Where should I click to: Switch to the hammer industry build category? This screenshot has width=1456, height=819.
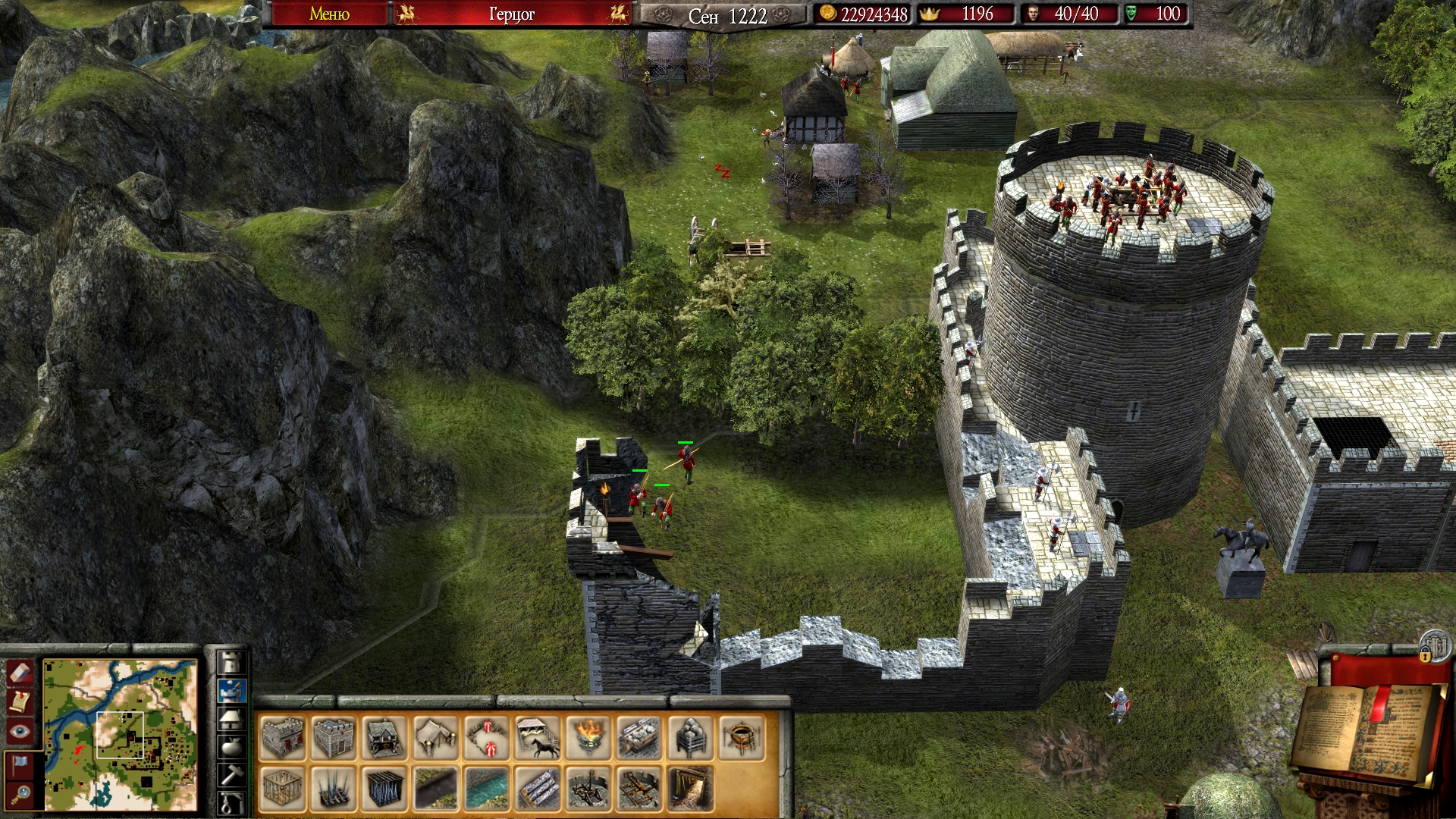[231, 774]
